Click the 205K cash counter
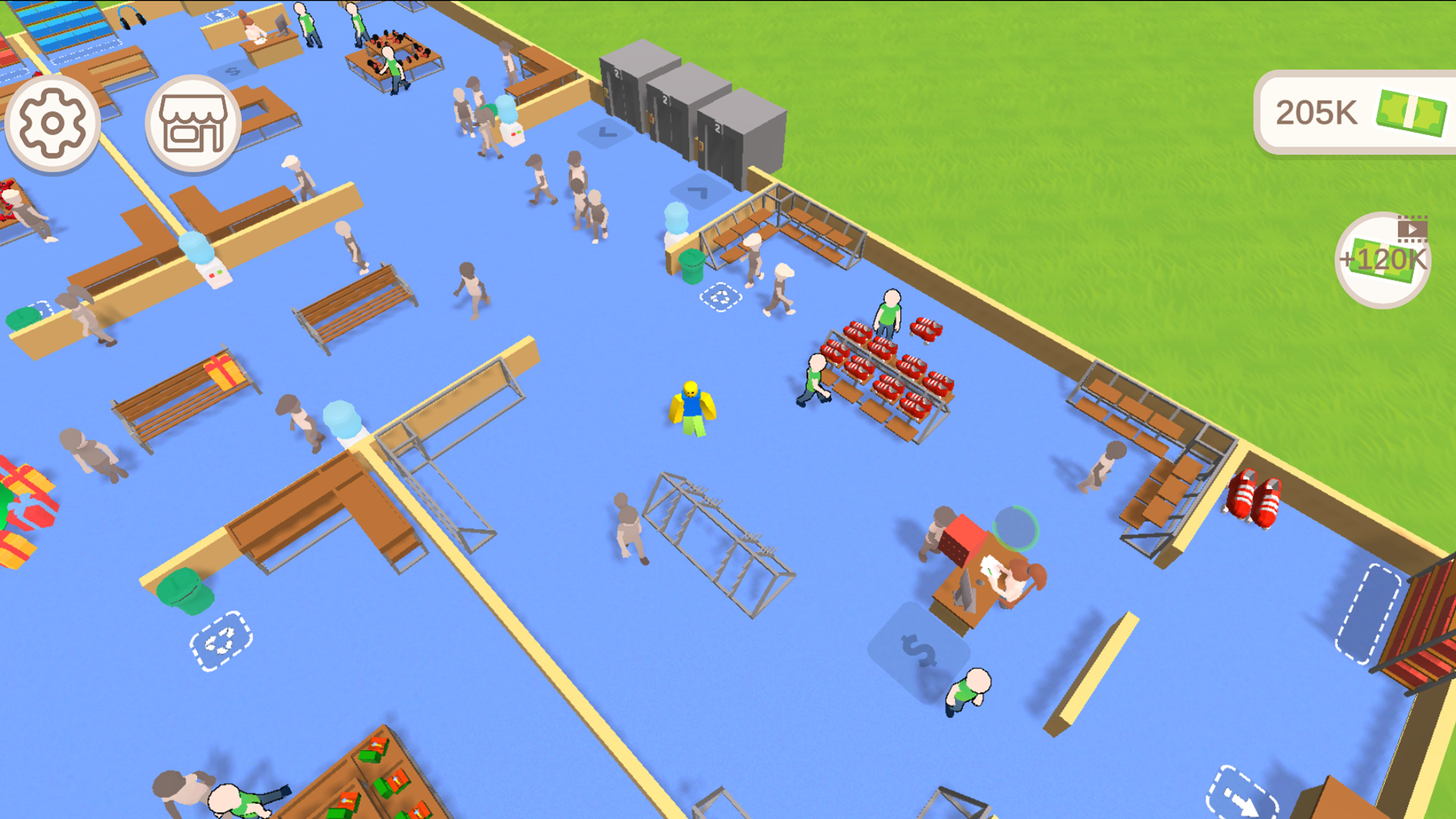This screenshot has width=1456, height=819. tap(1356, 112)
